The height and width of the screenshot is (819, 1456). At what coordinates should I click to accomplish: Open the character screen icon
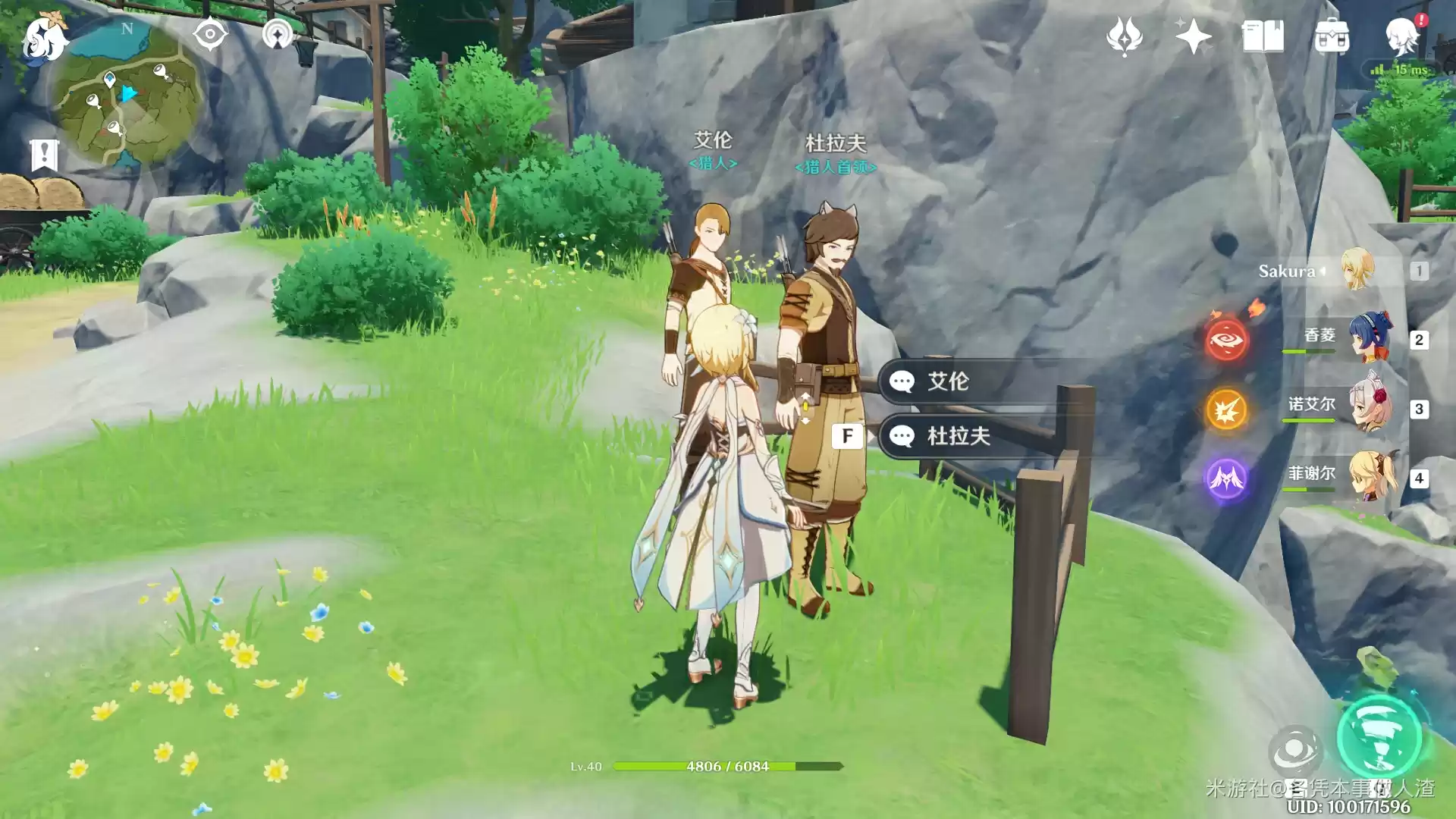tap(1401, 36)
